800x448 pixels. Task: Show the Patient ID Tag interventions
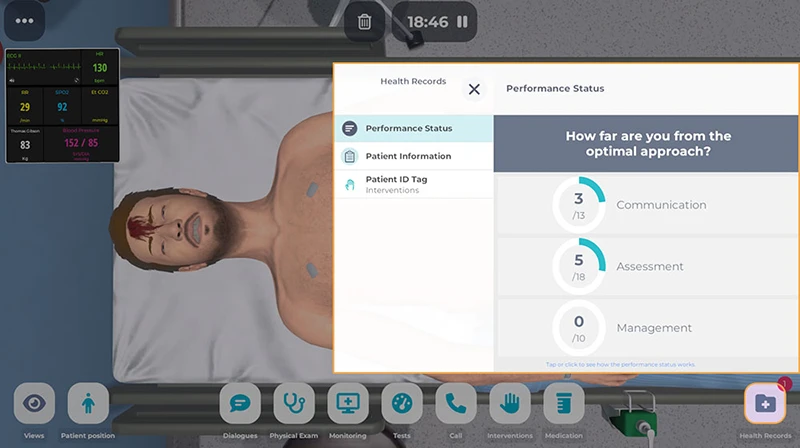(x=413, y=184)
